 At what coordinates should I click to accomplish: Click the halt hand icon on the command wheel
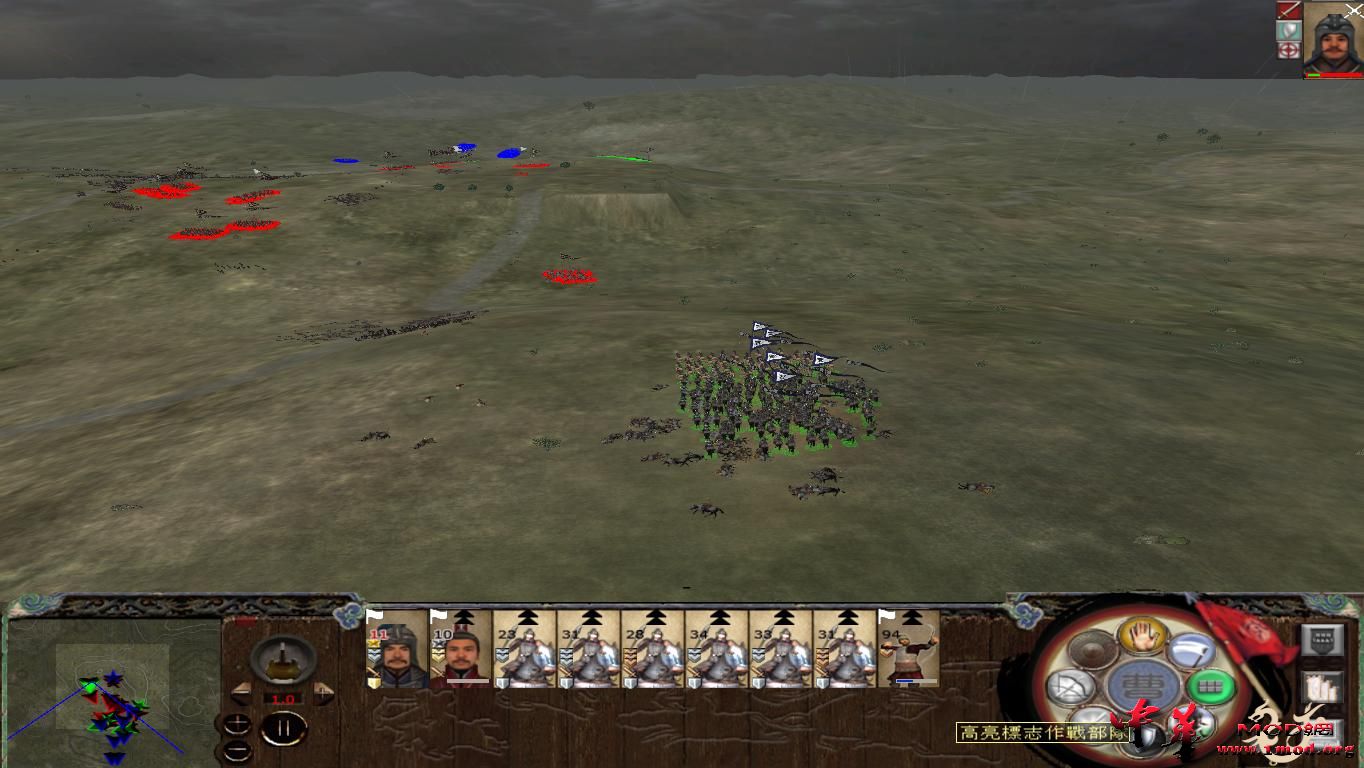pos(1141,638)
